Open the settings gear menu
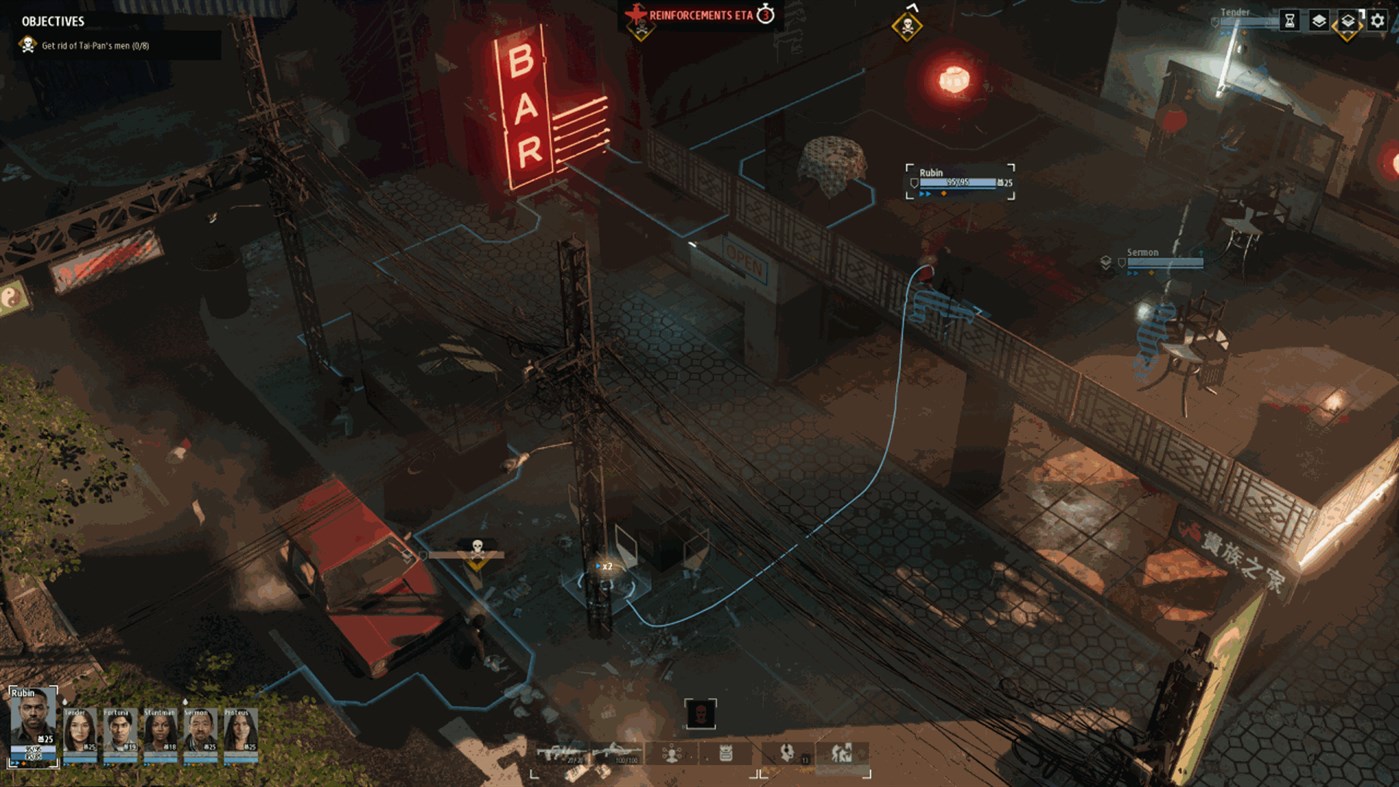 coord(1376,20)
